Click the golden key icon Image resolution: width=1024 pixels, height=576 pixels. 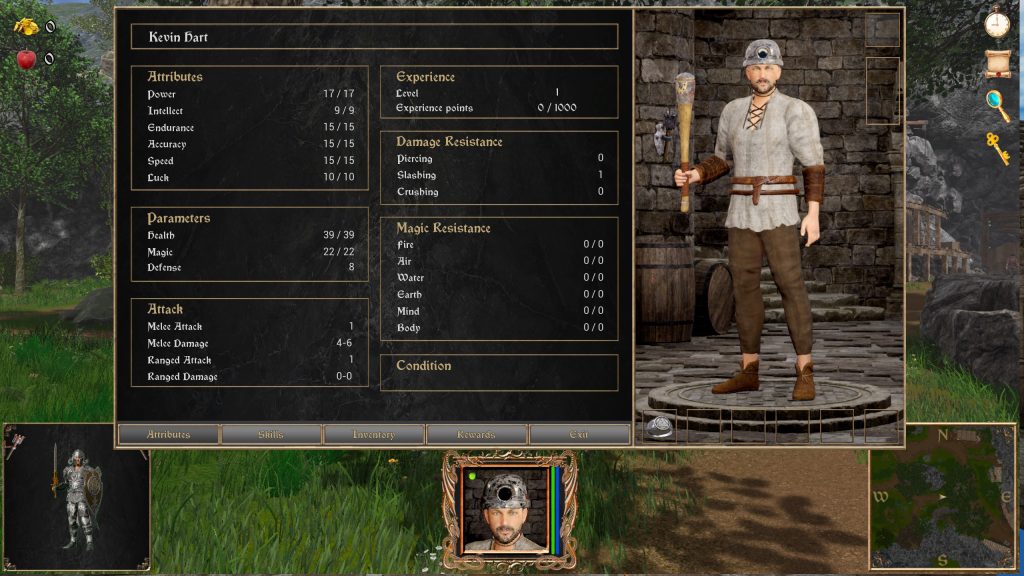pyautogui.click(x=997, y=148)
